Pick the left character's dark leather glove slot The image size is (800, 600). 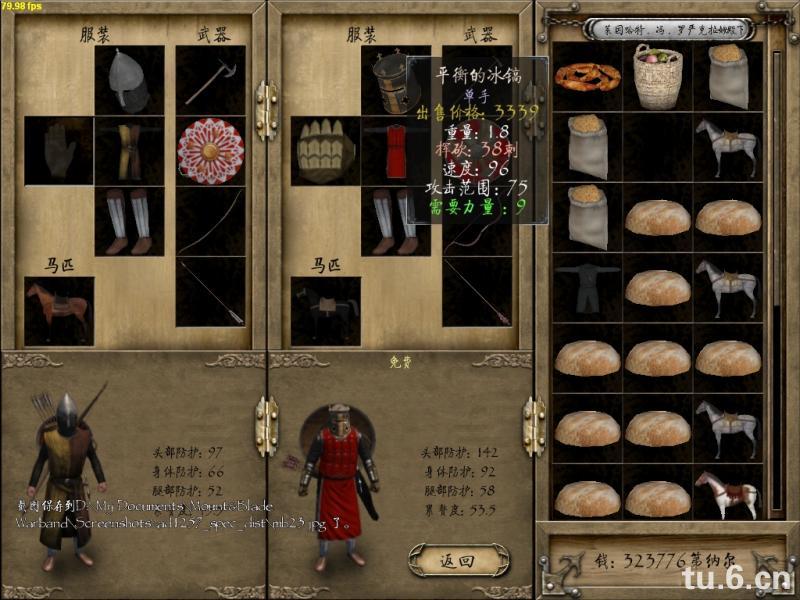click(x=59, y=151)
